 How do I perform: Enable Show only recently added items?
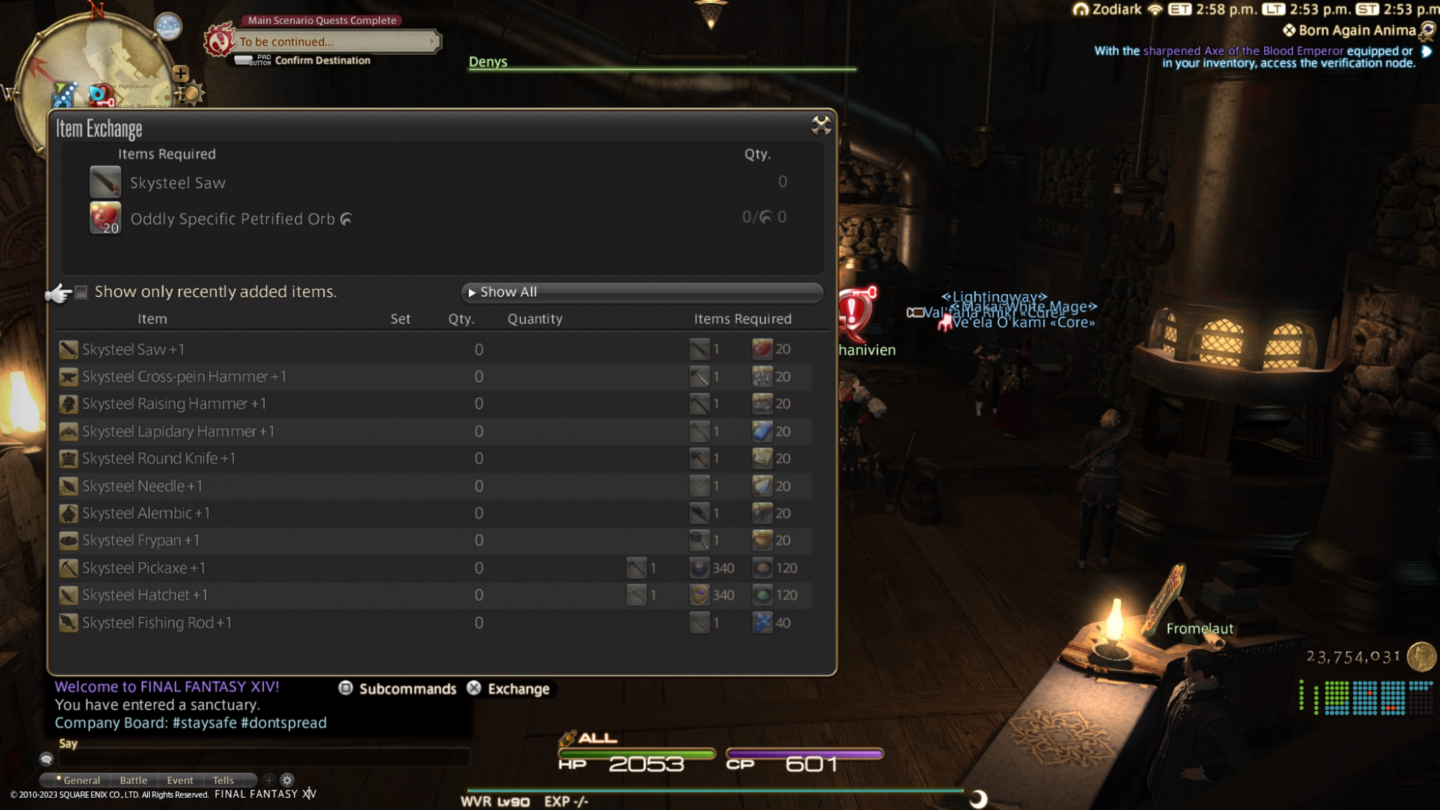(81, 291)
